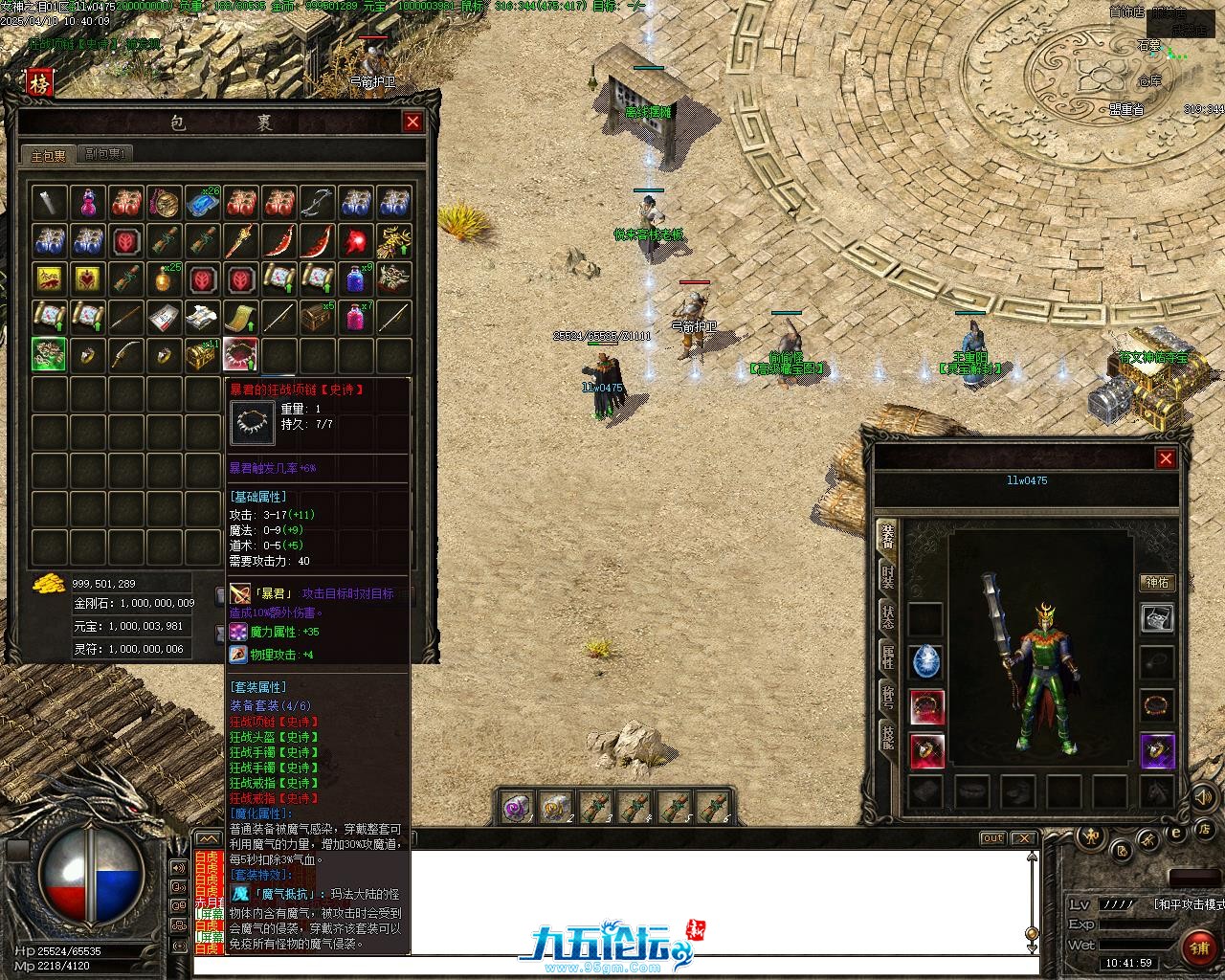Image resolution: width=1225 pixels, height=980 pixels.
Task: Select the purple-glowing equipped ring slot
Action: [x=1157, y=751]
